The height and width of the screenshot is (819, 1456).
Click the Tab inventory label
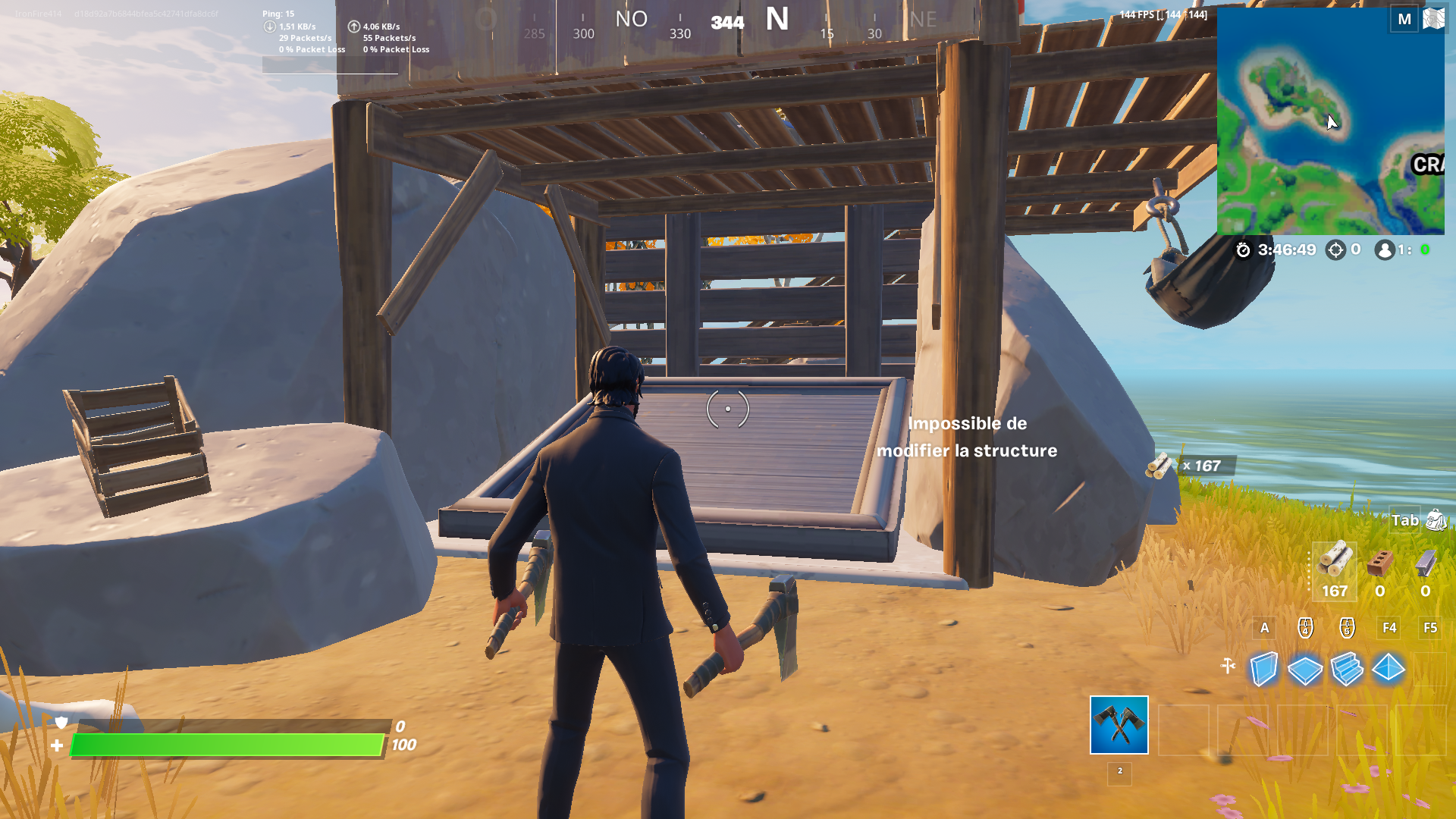click(1404, 522)
